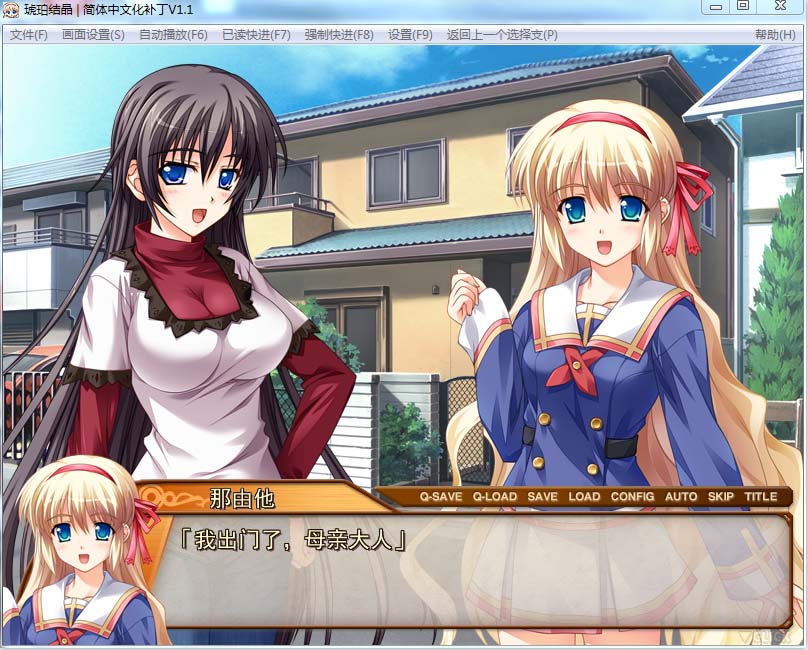808x650 pixels.
Task: Activate 强制快进(F8) in the menu bar
Action: click(x=339, y=35)
